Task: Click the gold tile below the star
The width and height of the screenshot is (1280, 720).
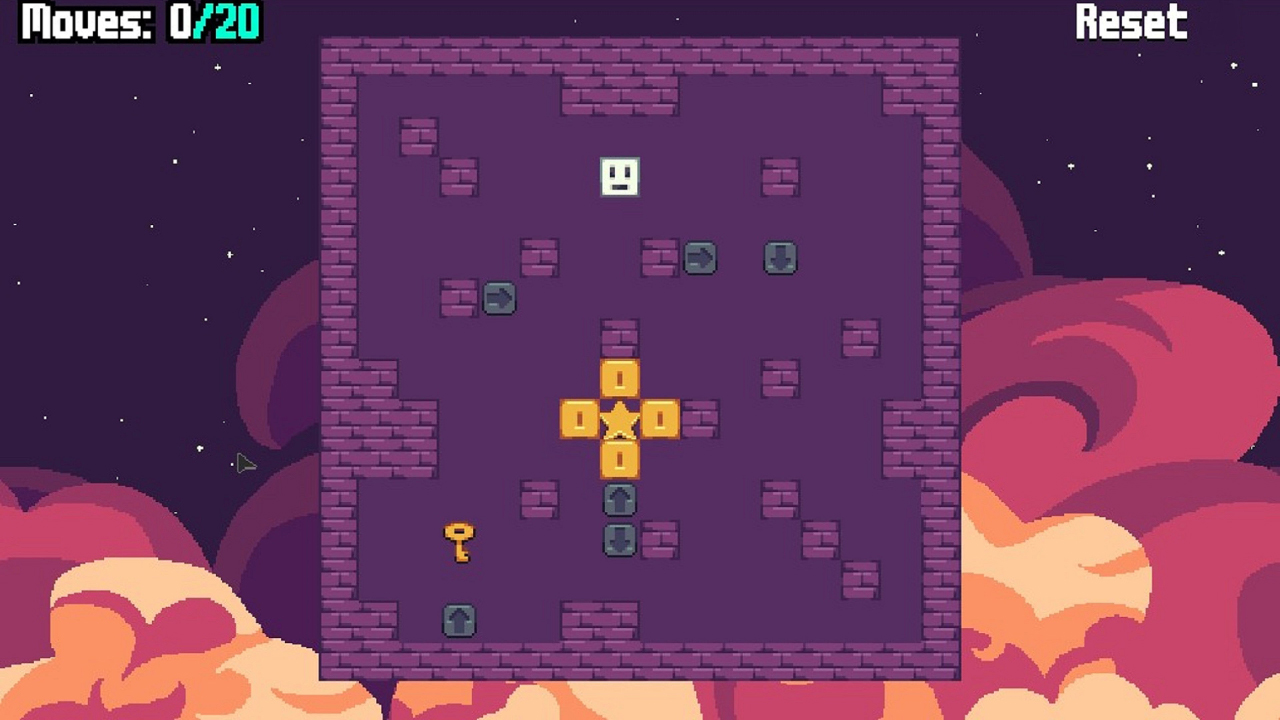Action: (x=619, y=461)
